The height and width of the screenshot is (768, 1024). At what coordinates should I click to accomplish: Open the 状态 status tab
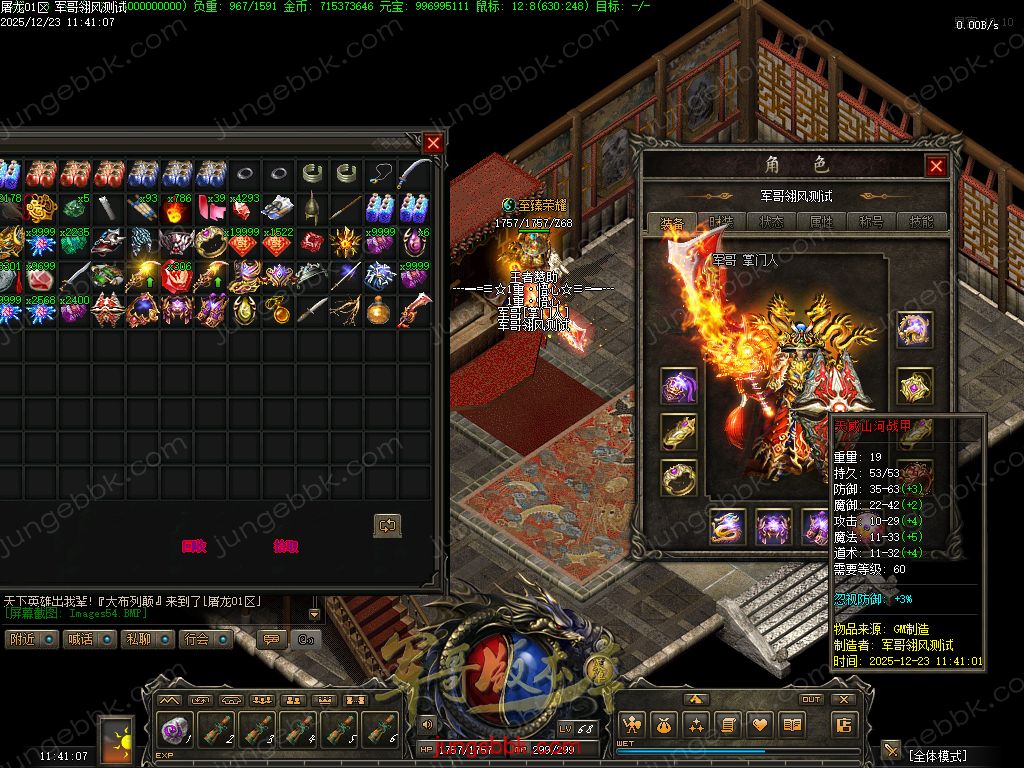coord(771,222)
